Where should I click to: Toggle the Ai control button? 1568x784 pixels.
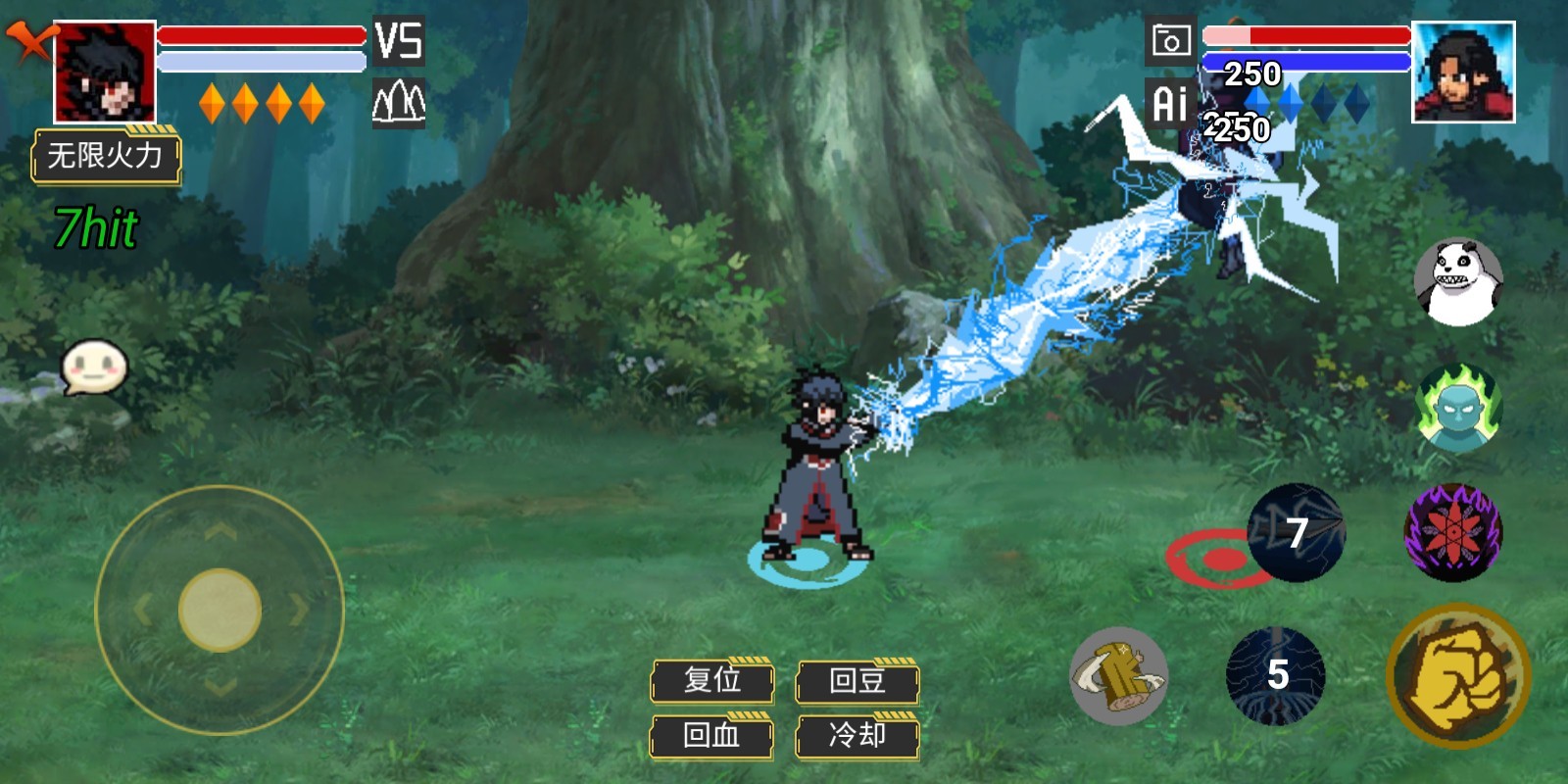(1170, 103)
